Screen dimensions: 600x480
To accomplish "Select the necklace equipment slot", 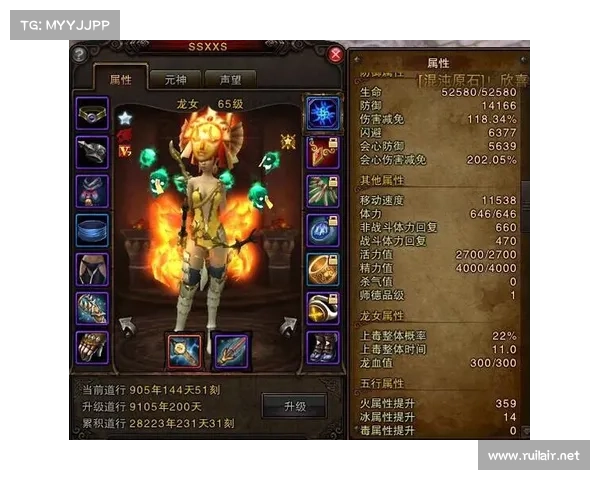I will [92, 114].
